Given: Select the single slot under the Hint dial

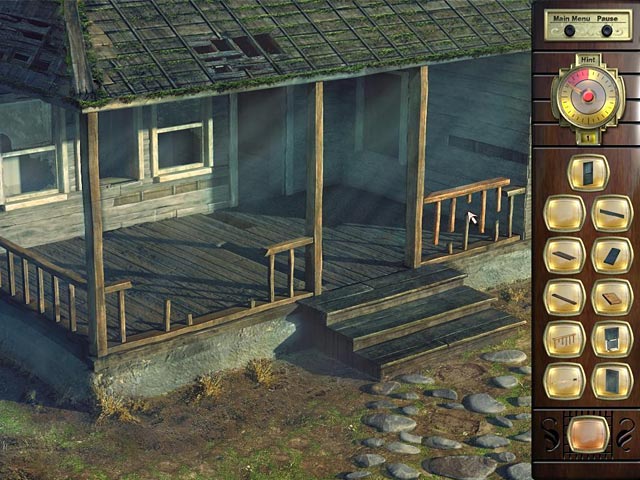Looking at the screenshot, I should (x=588, y=171).
